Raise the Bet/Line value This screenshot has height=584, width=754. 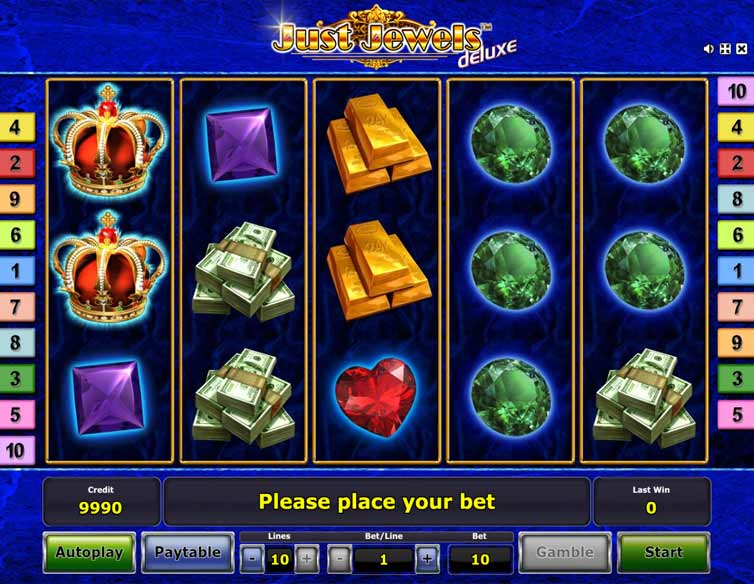pyautogui.click(x=427, y=559)
